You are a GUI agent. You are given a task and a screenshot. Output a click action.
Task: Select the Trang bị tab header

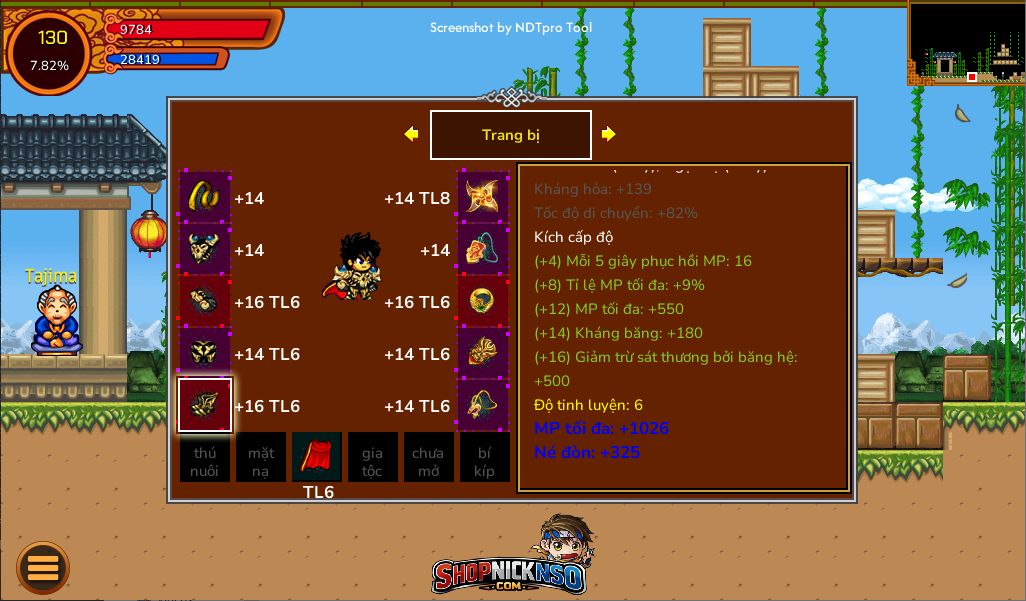coord(510,135)
